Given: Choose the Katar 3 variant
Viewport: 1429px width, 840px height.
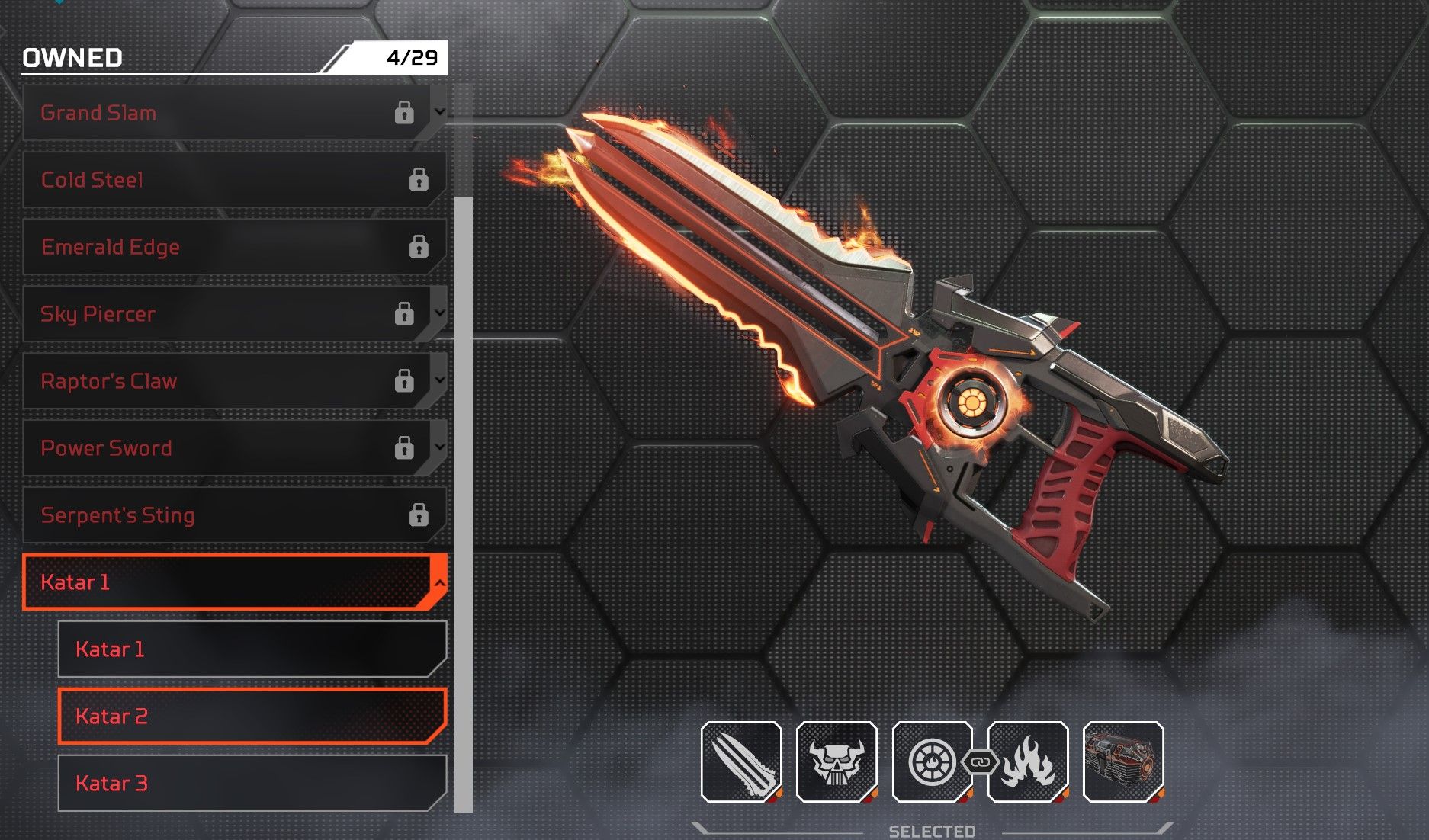Looking at the screenshot, I should tap(252, 784).
